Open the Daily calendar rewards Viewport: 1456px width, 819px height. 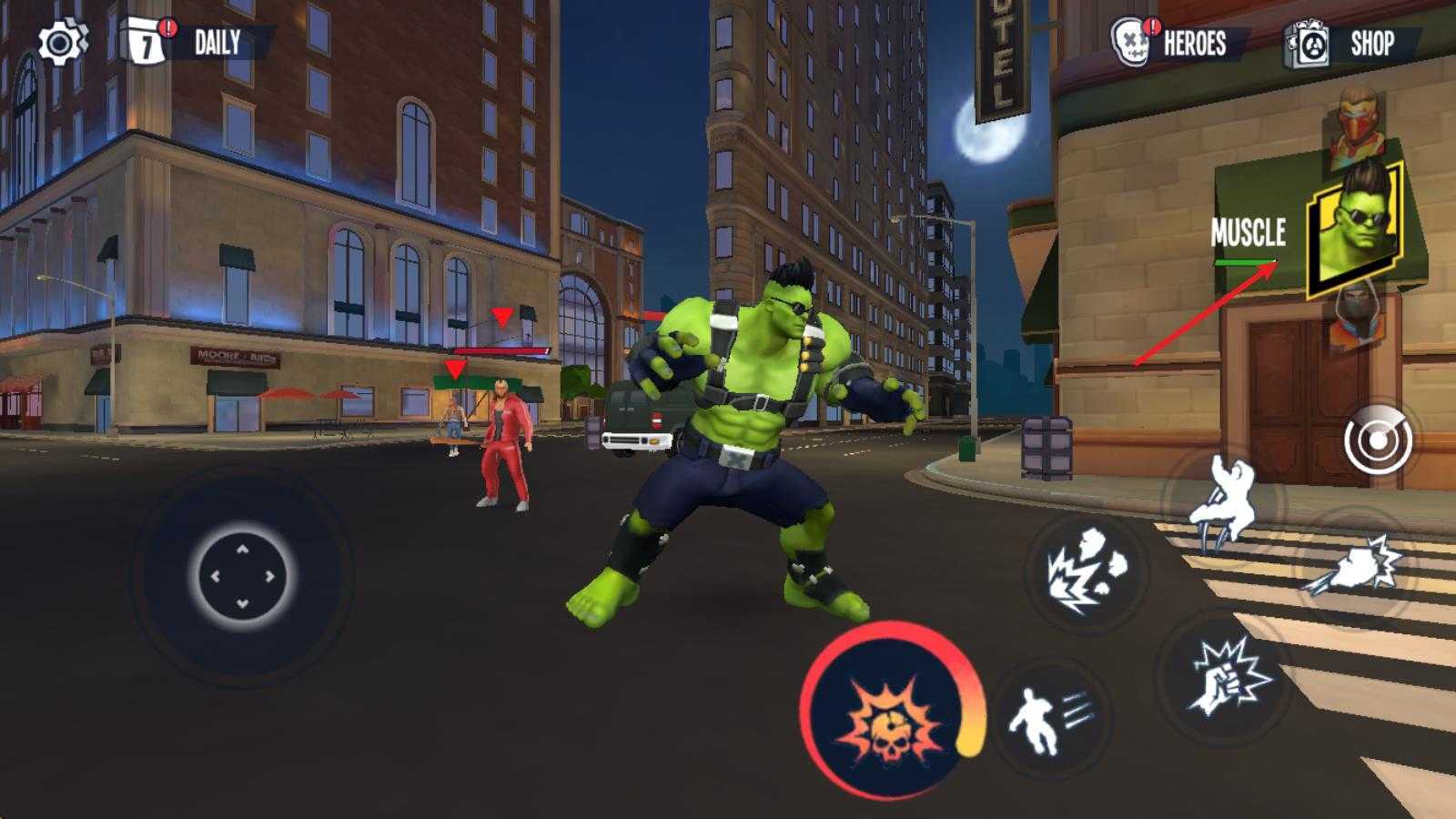pyautogui.click(x=195, y=43)
